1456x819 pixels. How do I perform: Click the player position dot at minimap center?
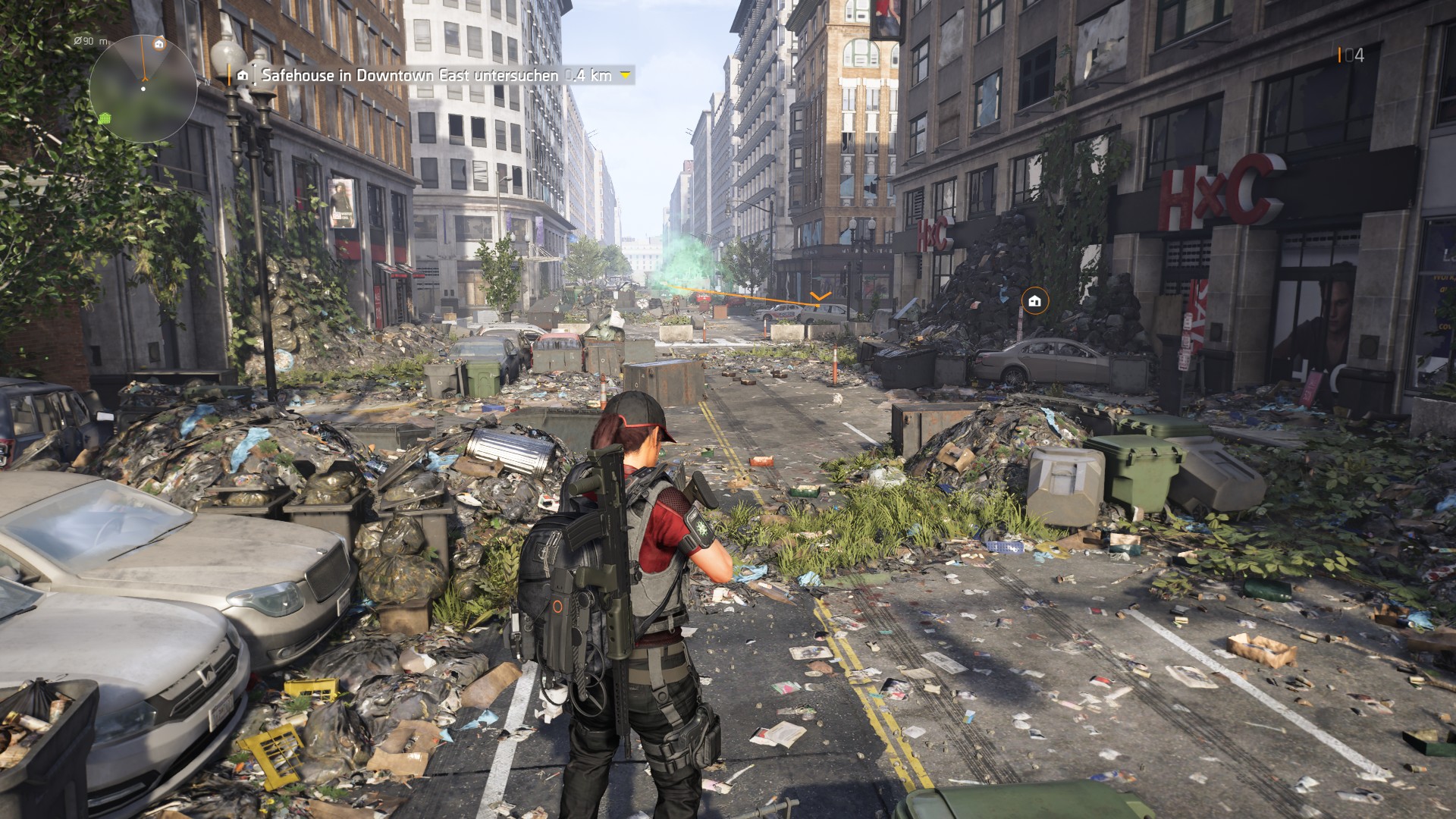click(143, 89)
